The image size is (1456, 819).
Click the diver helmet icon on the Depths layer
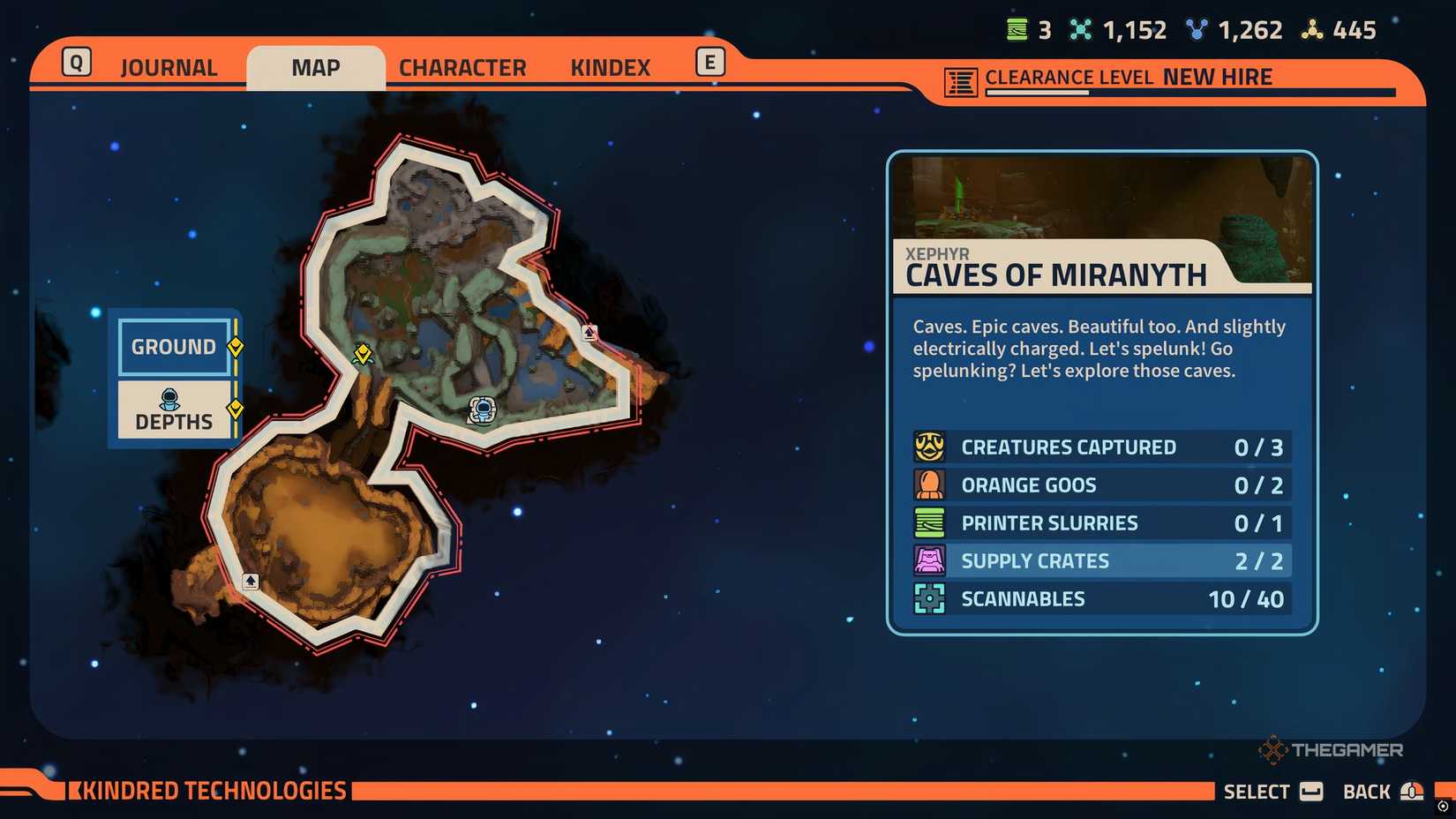pos(170,397)
